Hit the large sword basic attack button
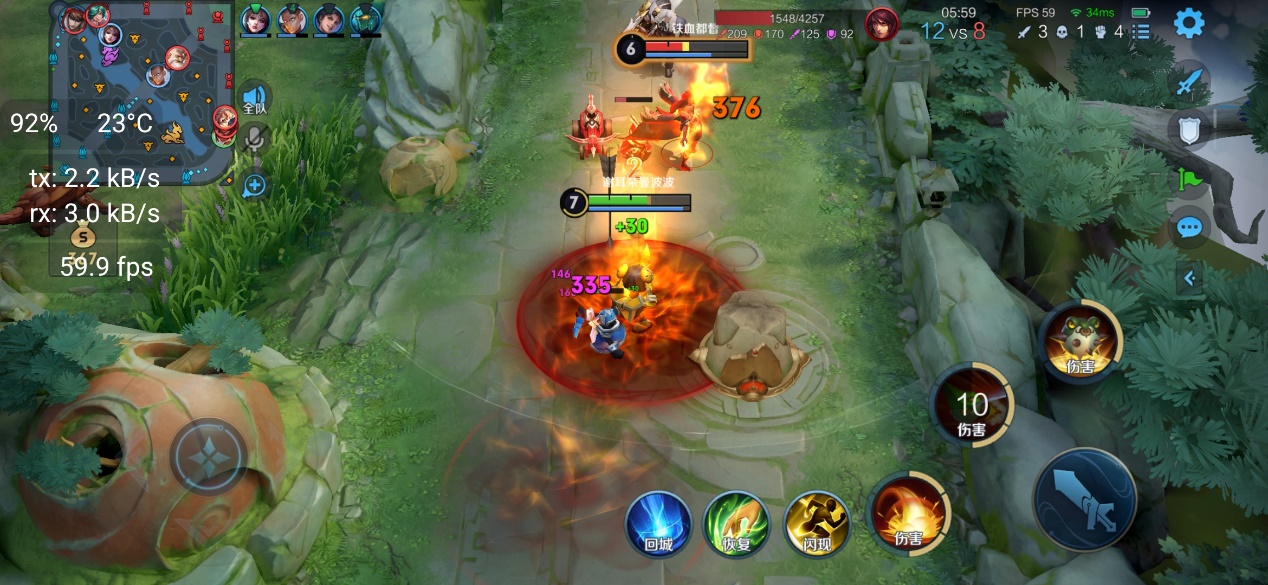The width and height of the screenshot is (1268, 585). coord(1085,499)
